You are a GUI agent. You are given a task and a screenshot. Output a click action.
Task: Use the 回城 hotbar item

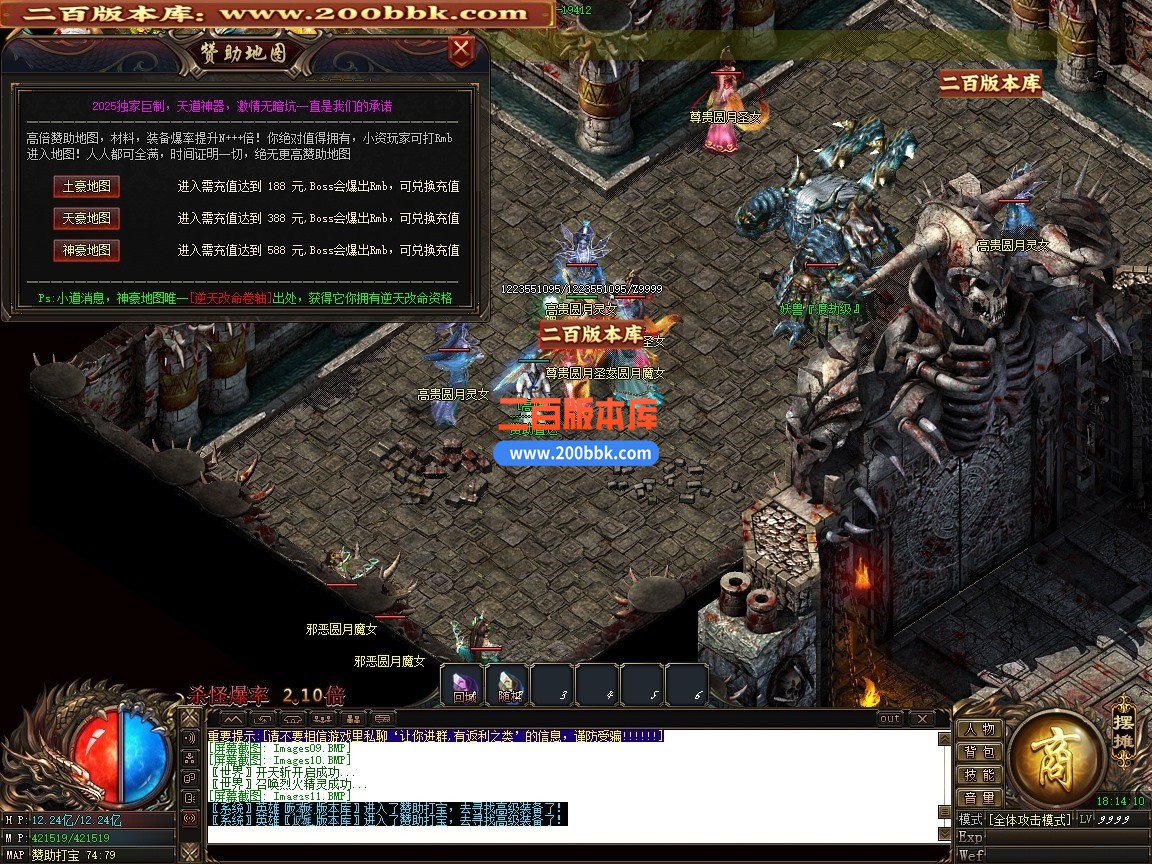463,686
